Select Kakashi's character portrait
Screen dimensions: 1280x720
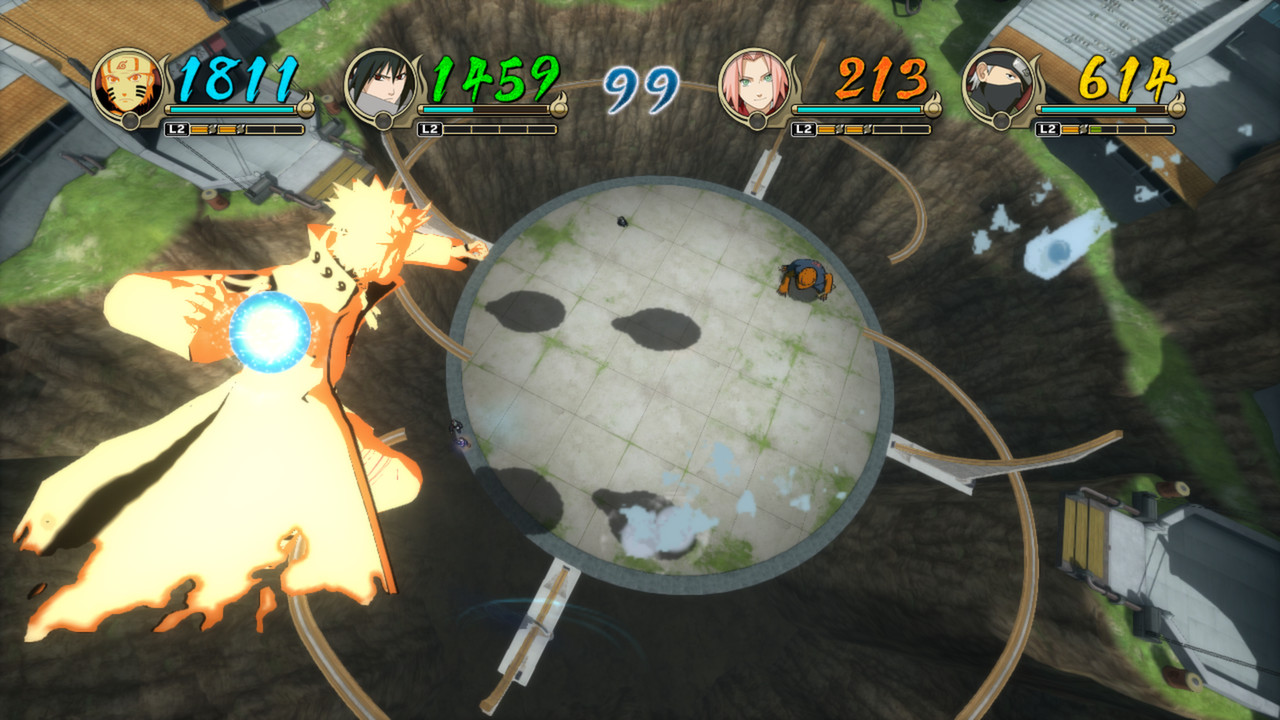pos(1001,85)
